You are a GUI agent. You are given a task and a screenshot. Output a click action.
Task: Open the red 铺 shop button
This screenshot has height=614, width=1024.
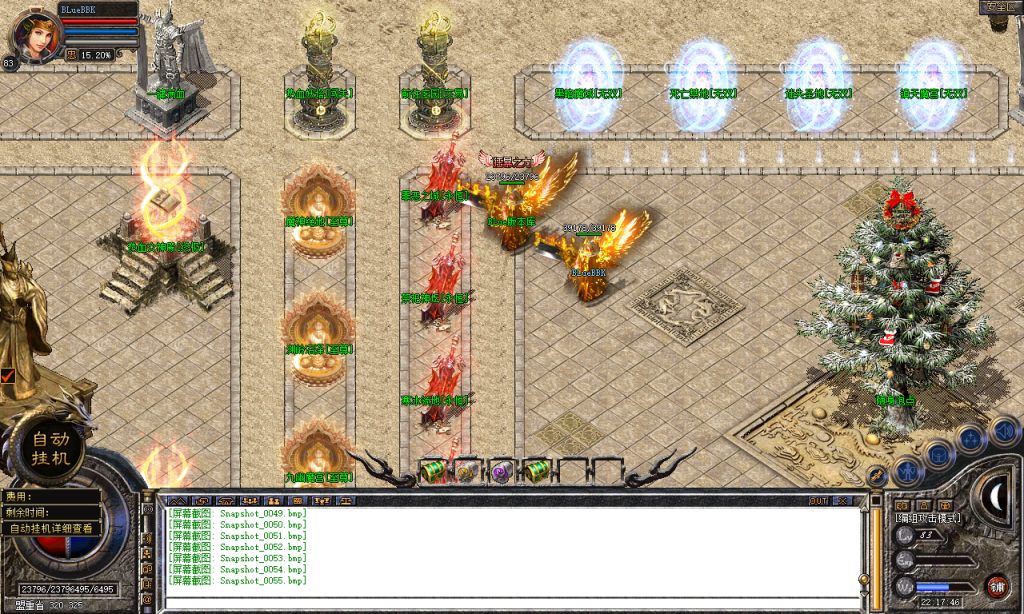pos(996,586)
